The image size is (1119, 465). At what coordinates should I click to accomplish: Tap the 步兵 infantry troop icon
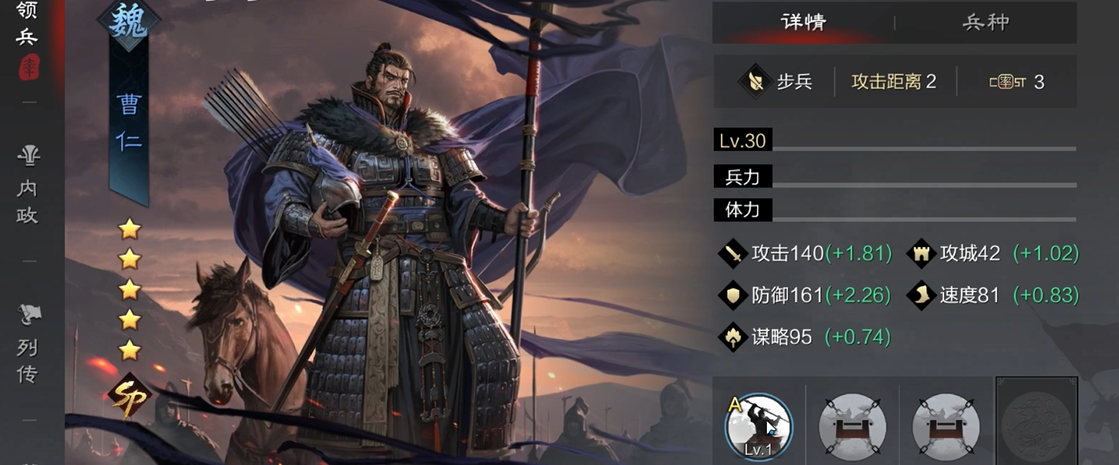752,81
